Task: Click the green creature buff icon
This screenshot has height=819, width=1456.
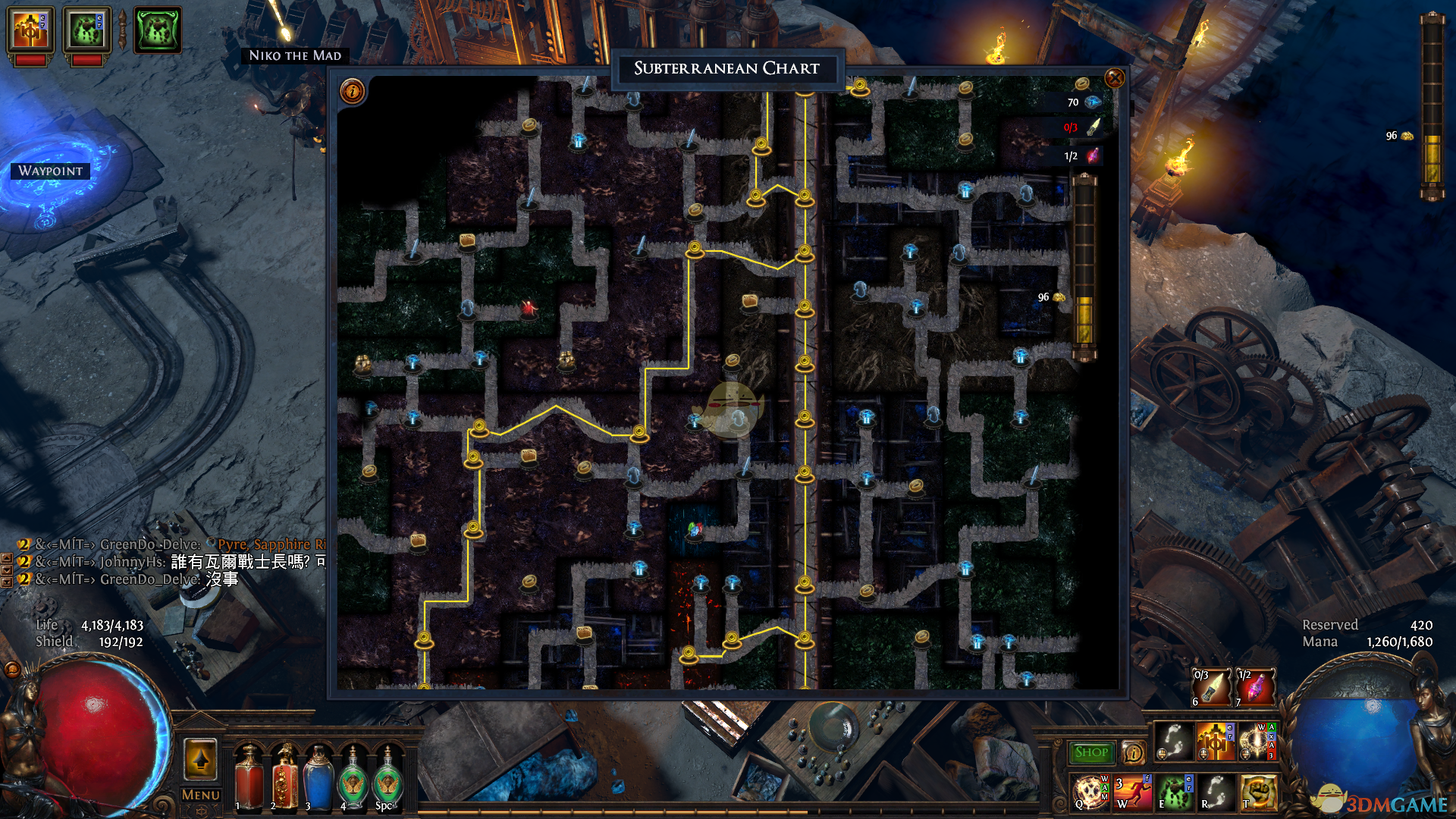Action: pos(158,30)
